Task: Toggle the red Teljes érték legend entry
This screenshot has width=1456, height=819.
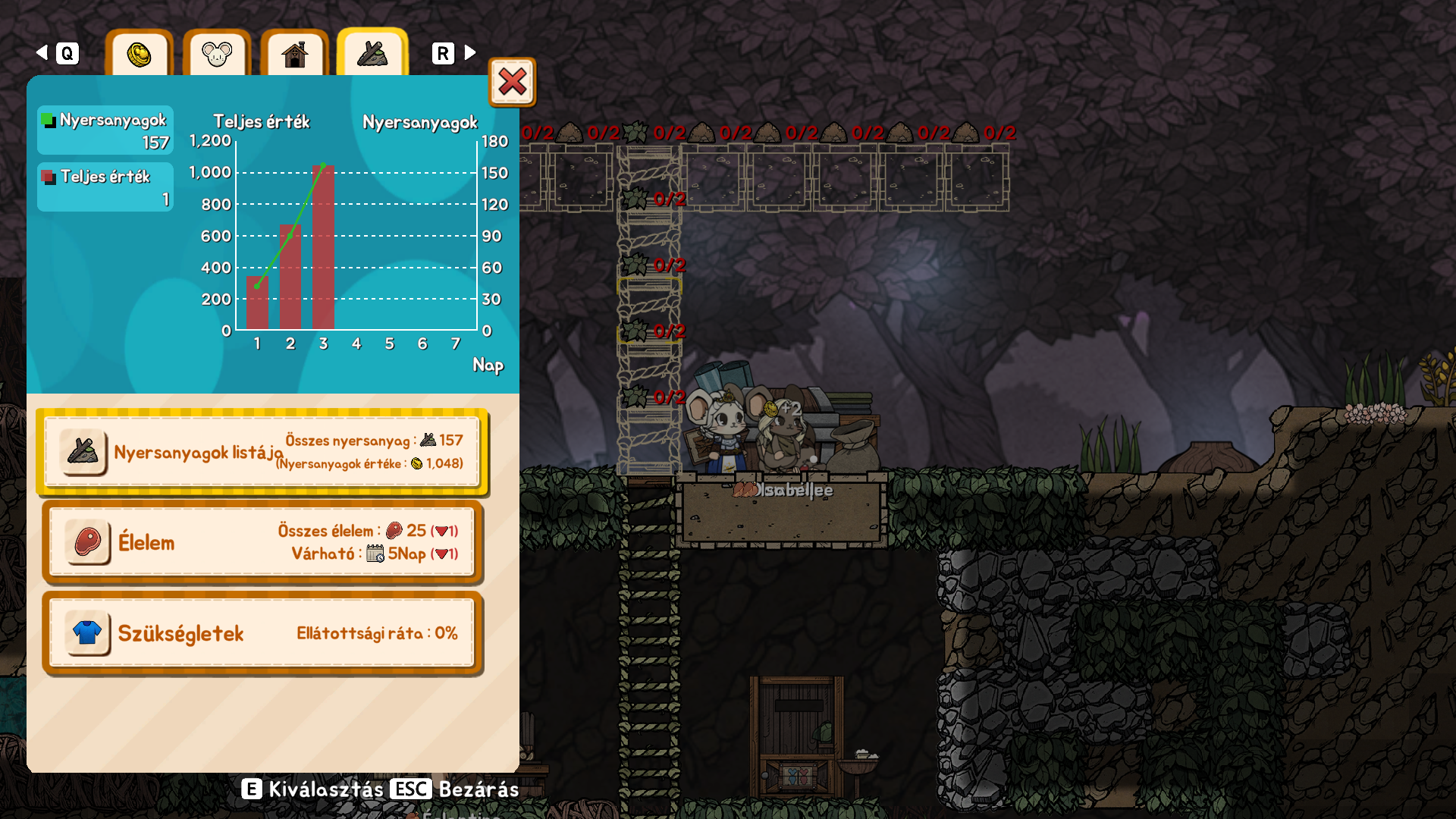Action: [105, 187]
